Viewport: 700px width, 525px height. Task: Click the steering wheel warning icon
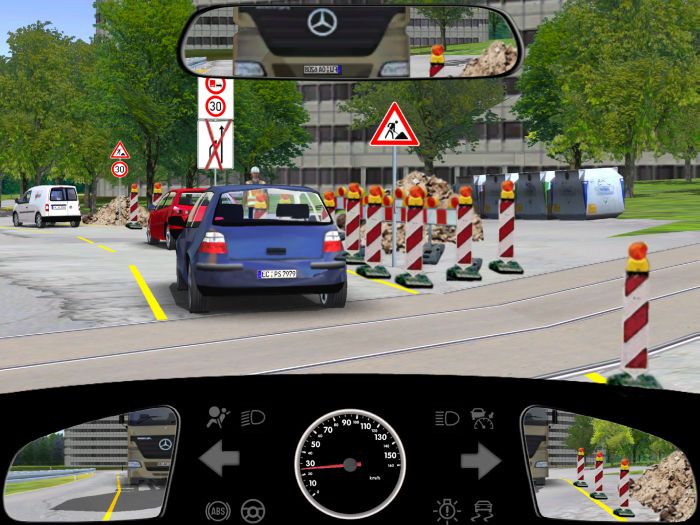pos(253,511)
